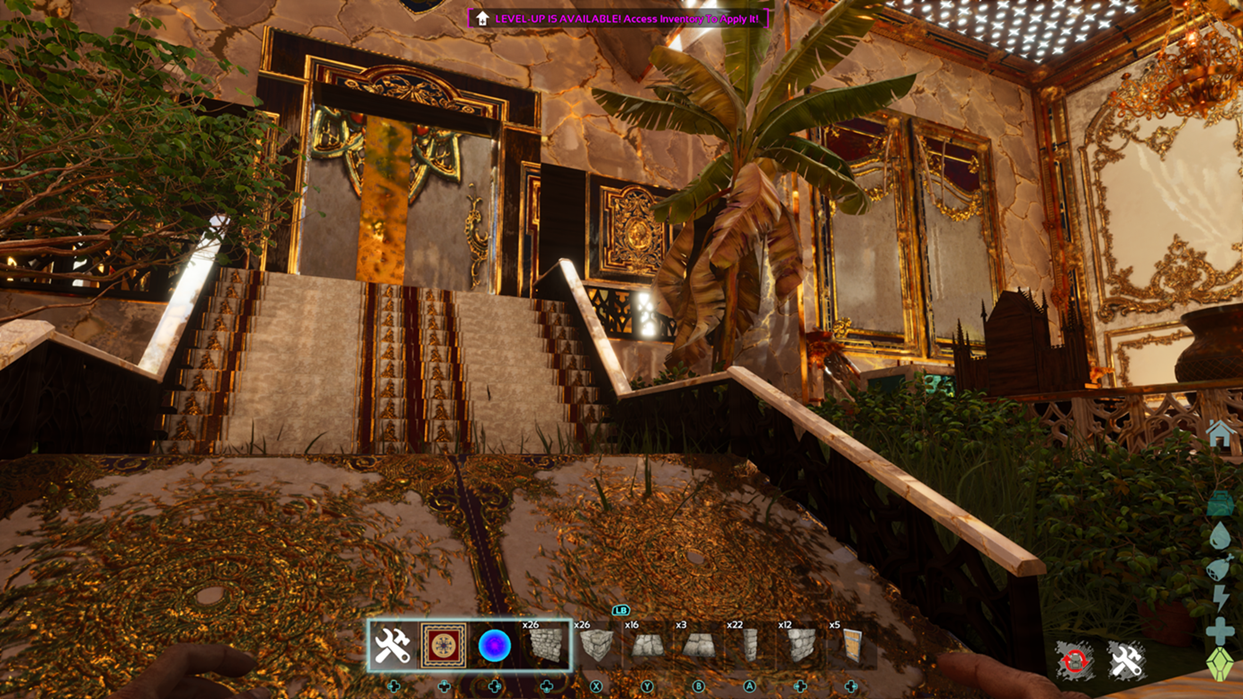Viewport: 1243px width, 699px height.
Task: Select the stone pillar x22 slot
Action: click(x=749, y=646)
